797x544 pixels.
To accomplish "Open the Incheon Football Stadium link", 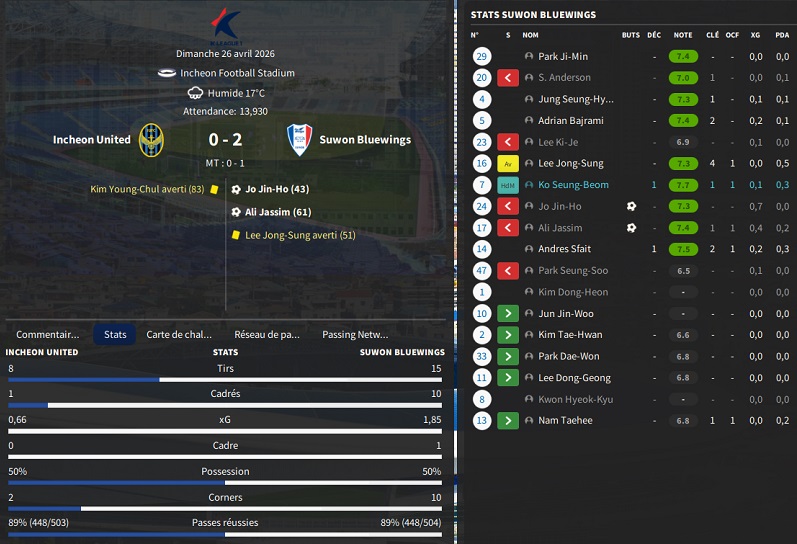I will [x=237, y=73].
